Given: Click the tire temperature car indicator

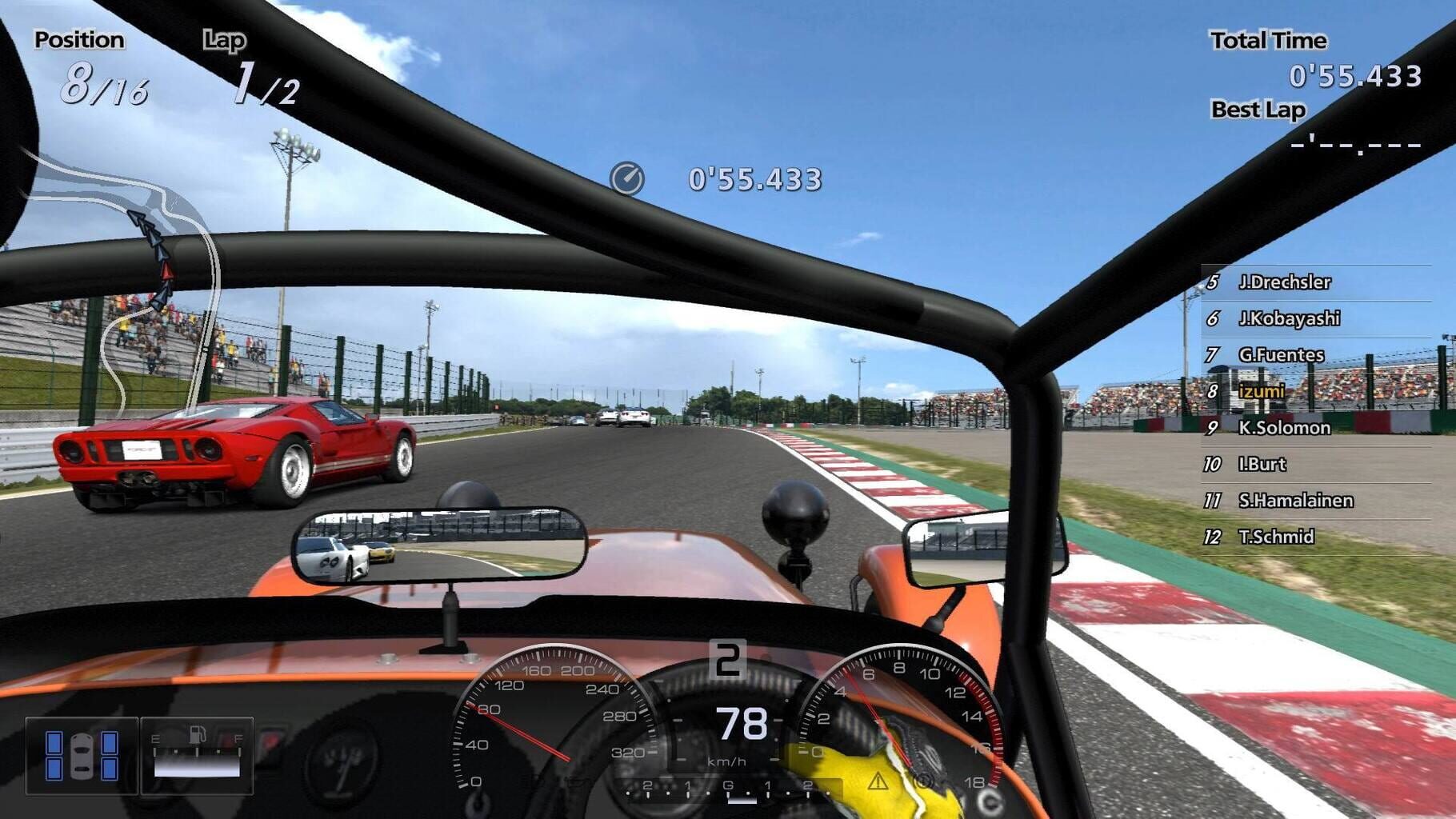Looking at the screenshot, I should [82, 755].
